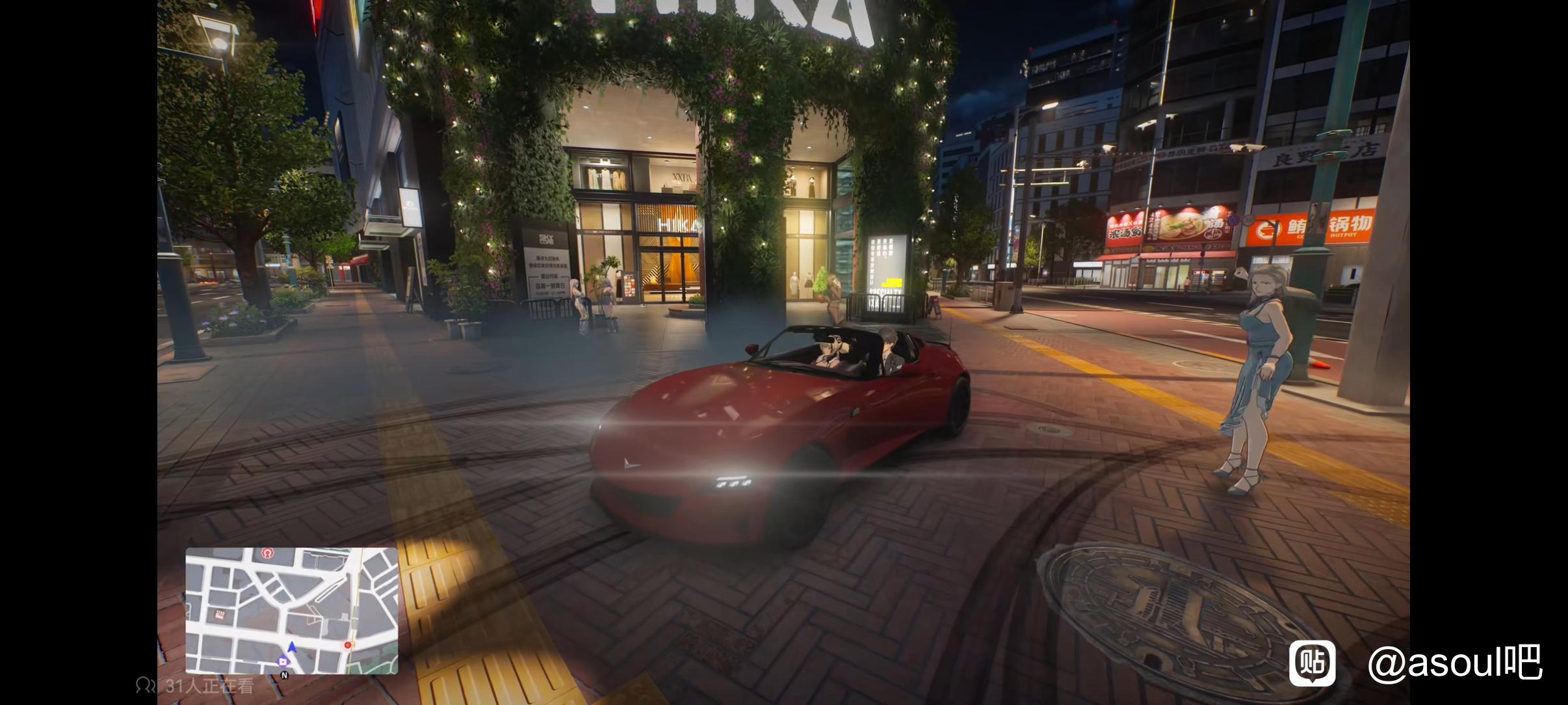Click the purple diamond marker on minimap
This screenshot has height=705, width=1568.
(x=282, y=661)
